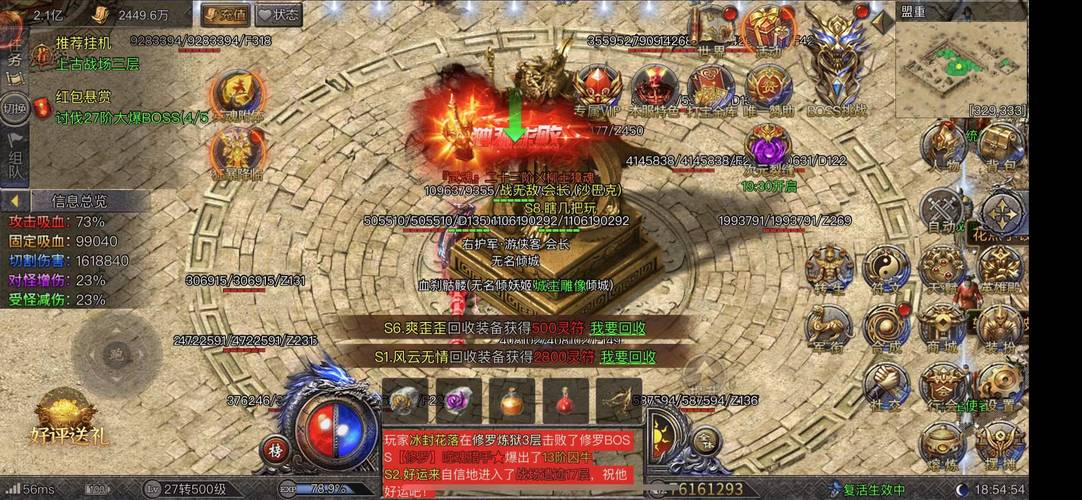
Task: Switch to the 任务 quest tab
Action: pos(14,52)
